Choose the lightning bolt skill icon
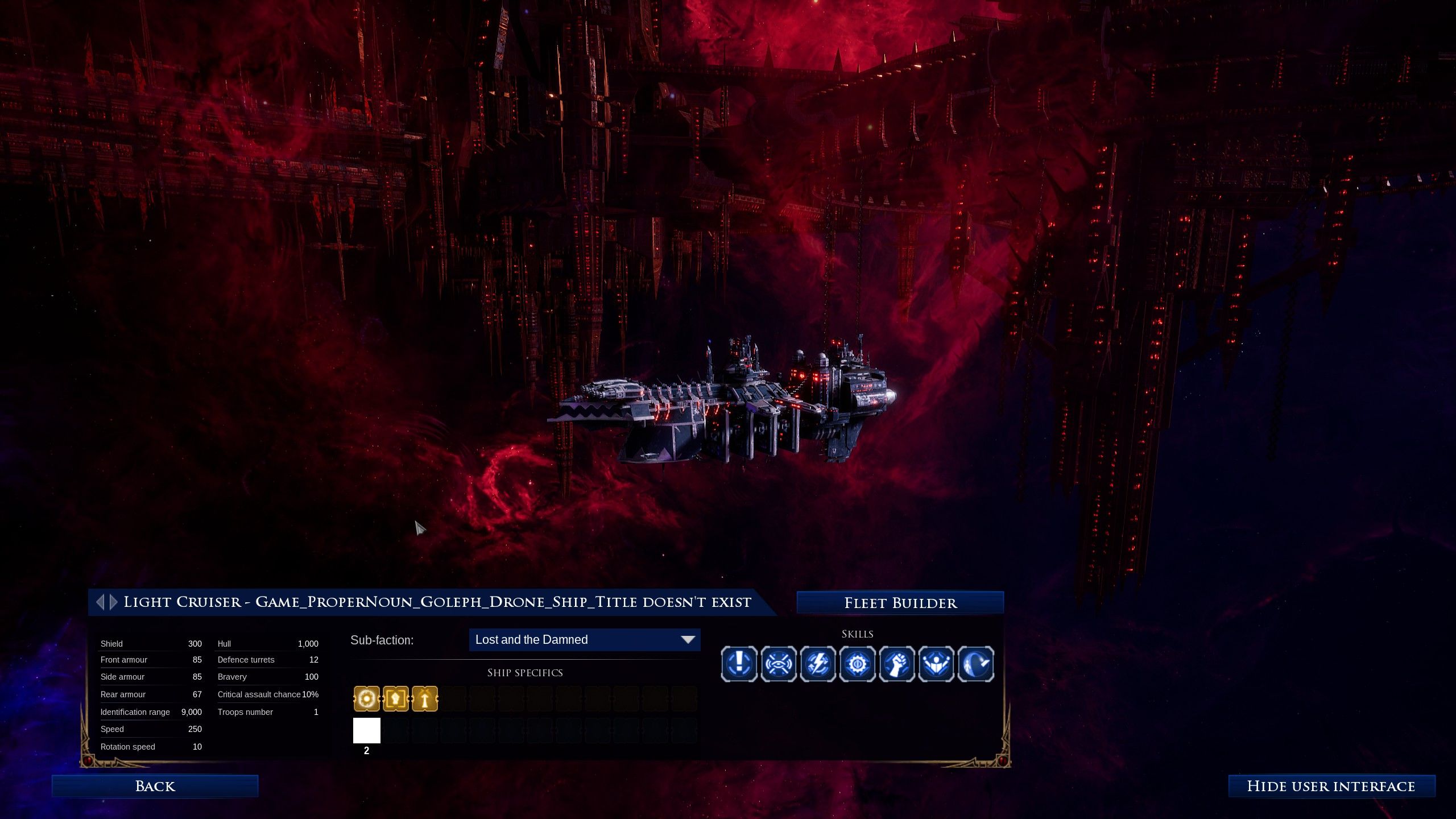The height and width of the screenshot is (819, 1456). (x=818, y=663)
